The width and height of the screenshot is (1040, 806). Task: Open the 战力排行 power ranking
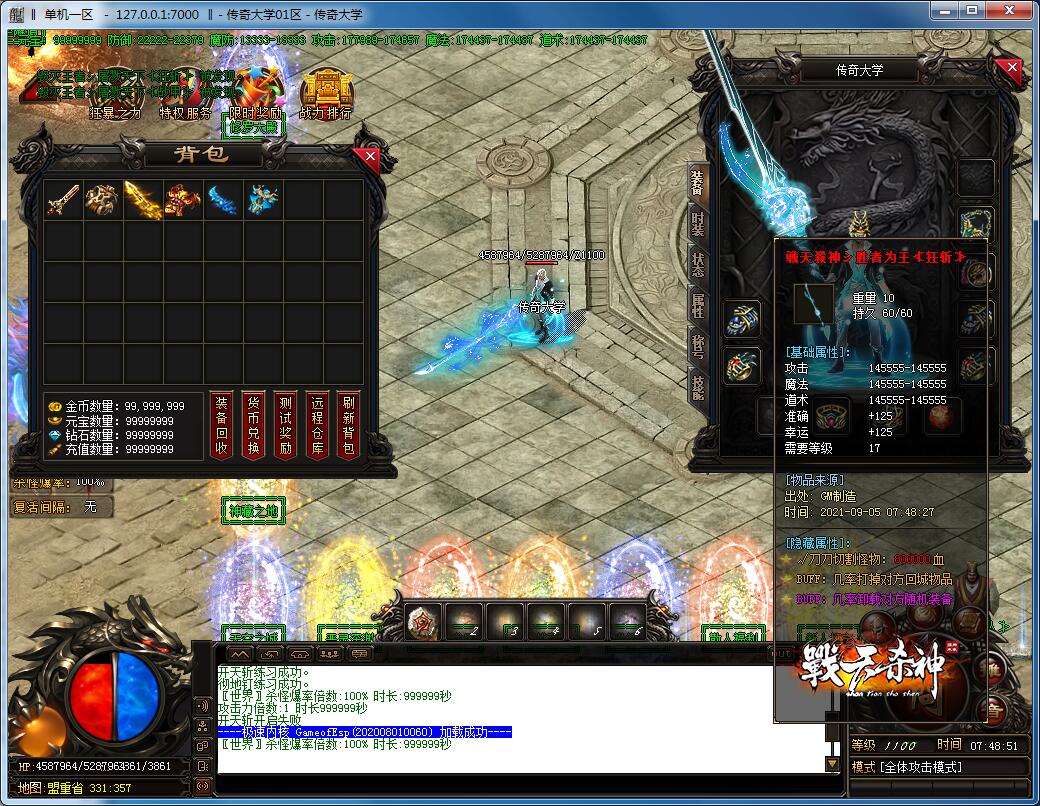[325, 93]
